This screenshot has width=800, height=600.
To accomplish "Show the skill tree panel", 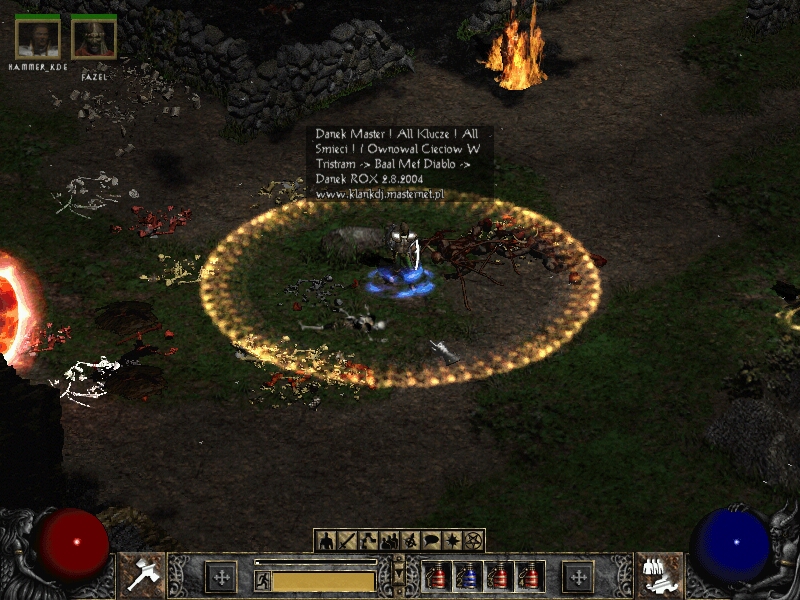I will [x=368, y=541].
